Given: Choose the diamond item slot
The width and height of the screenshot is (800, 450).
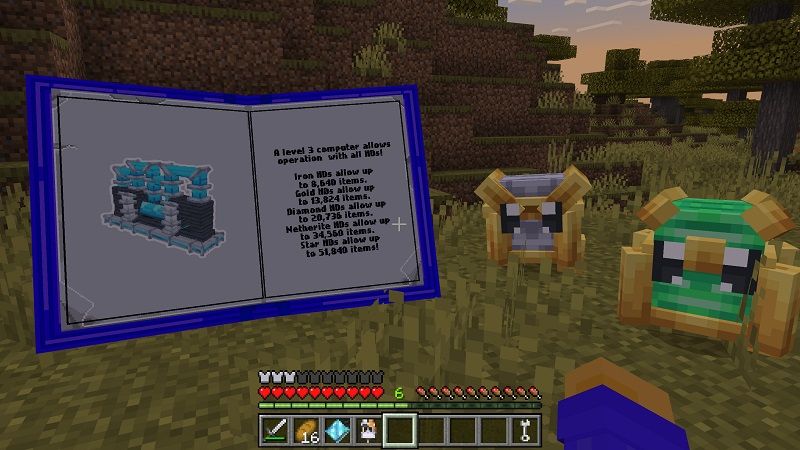Looking at the screenshot, I should [x=338, y=431].
